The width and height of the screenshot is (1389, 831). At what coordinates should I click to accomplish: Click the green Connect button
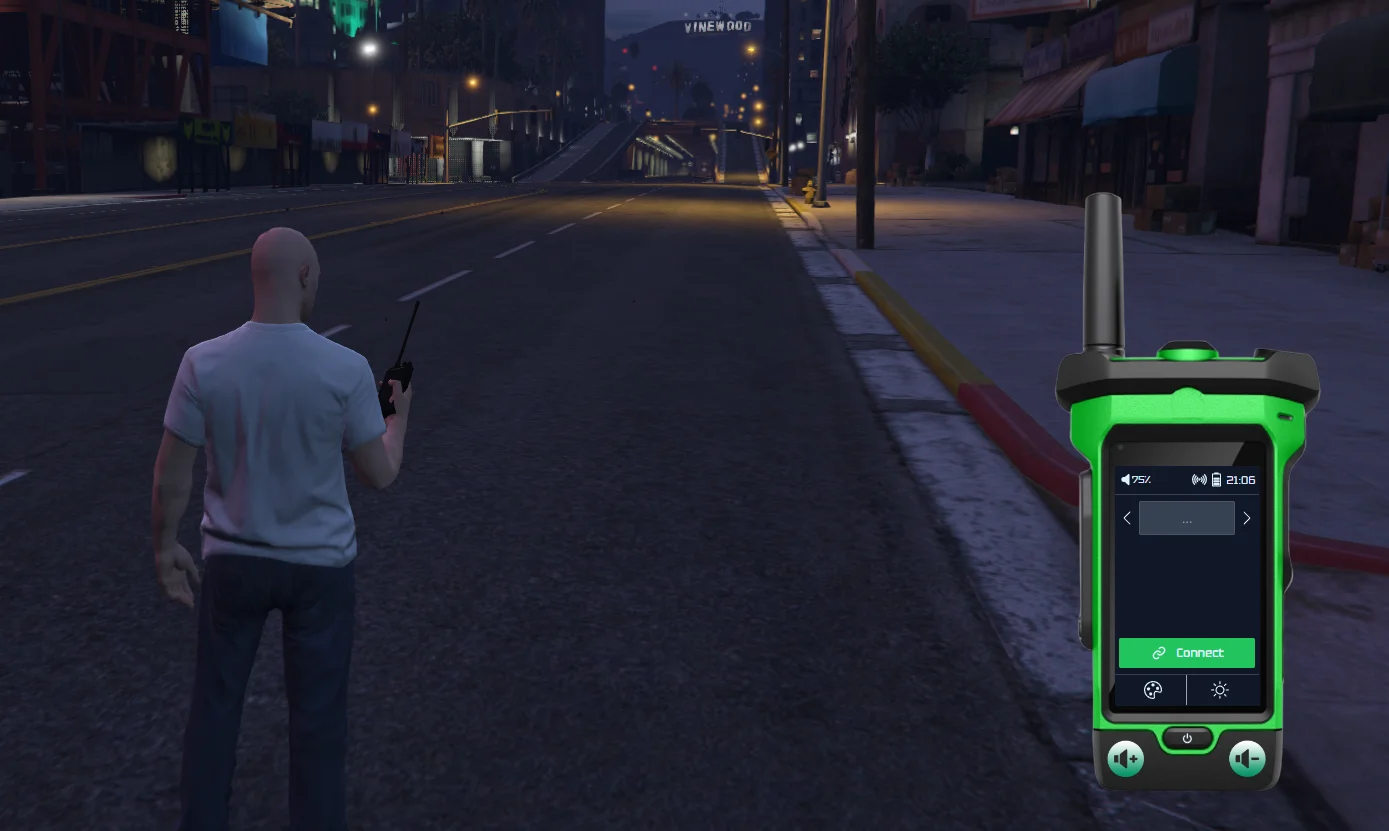(x=1186, y=653)
